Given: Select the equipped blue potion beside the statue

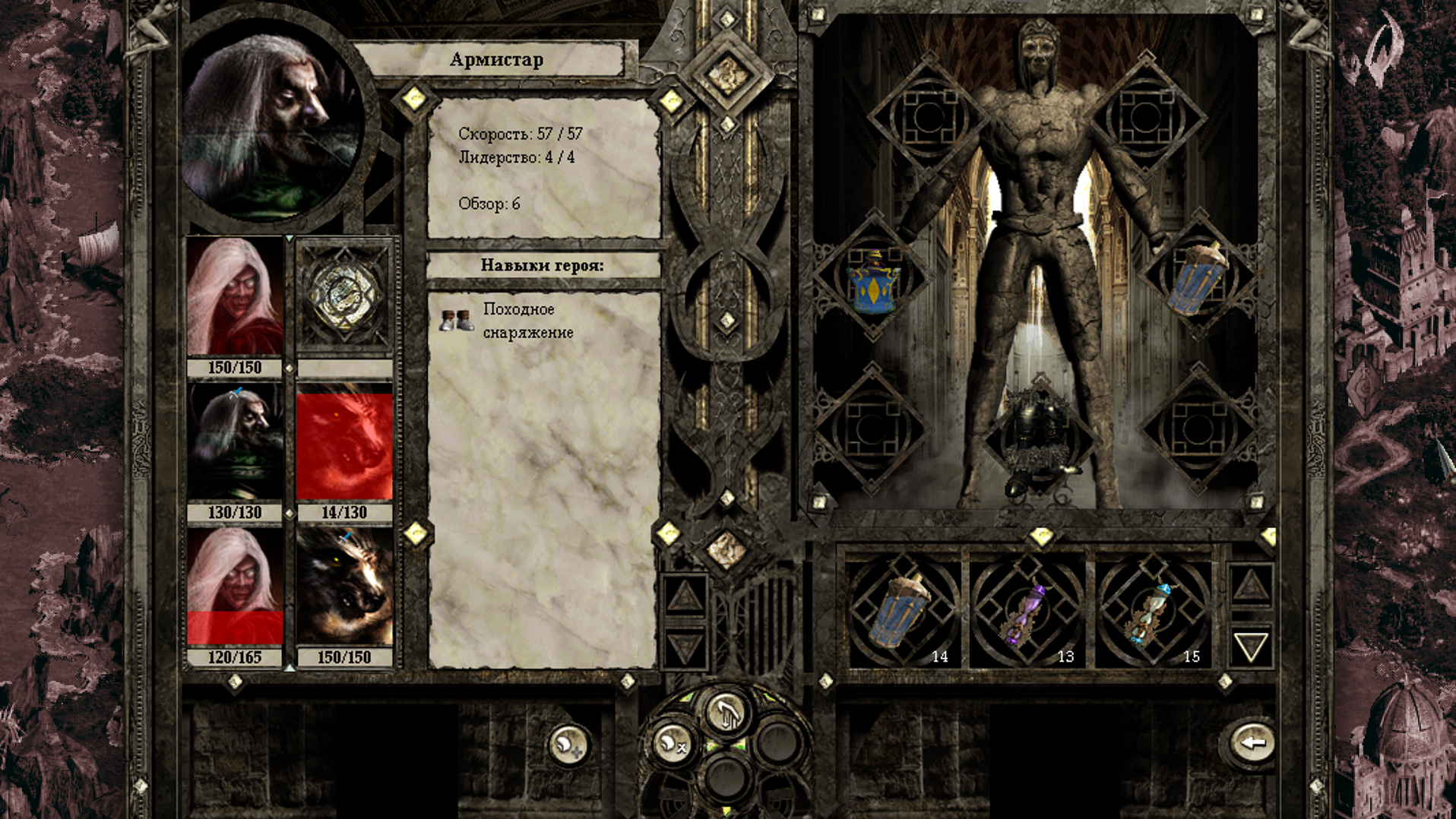Looking at the screenshot, I should pos(1198,278).
